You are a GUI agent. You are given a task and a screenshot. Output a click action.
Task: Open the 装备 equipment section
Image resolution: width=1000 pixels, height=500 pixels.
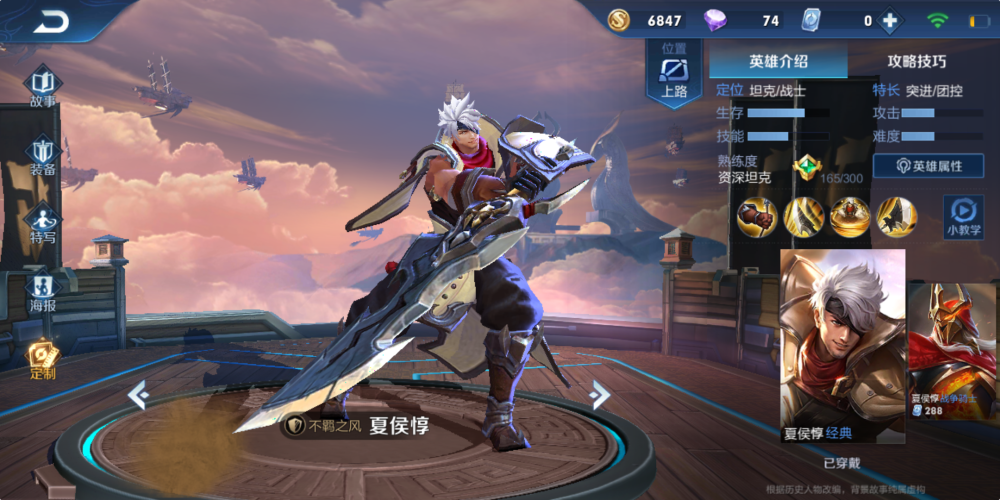[x=43, y=154]
